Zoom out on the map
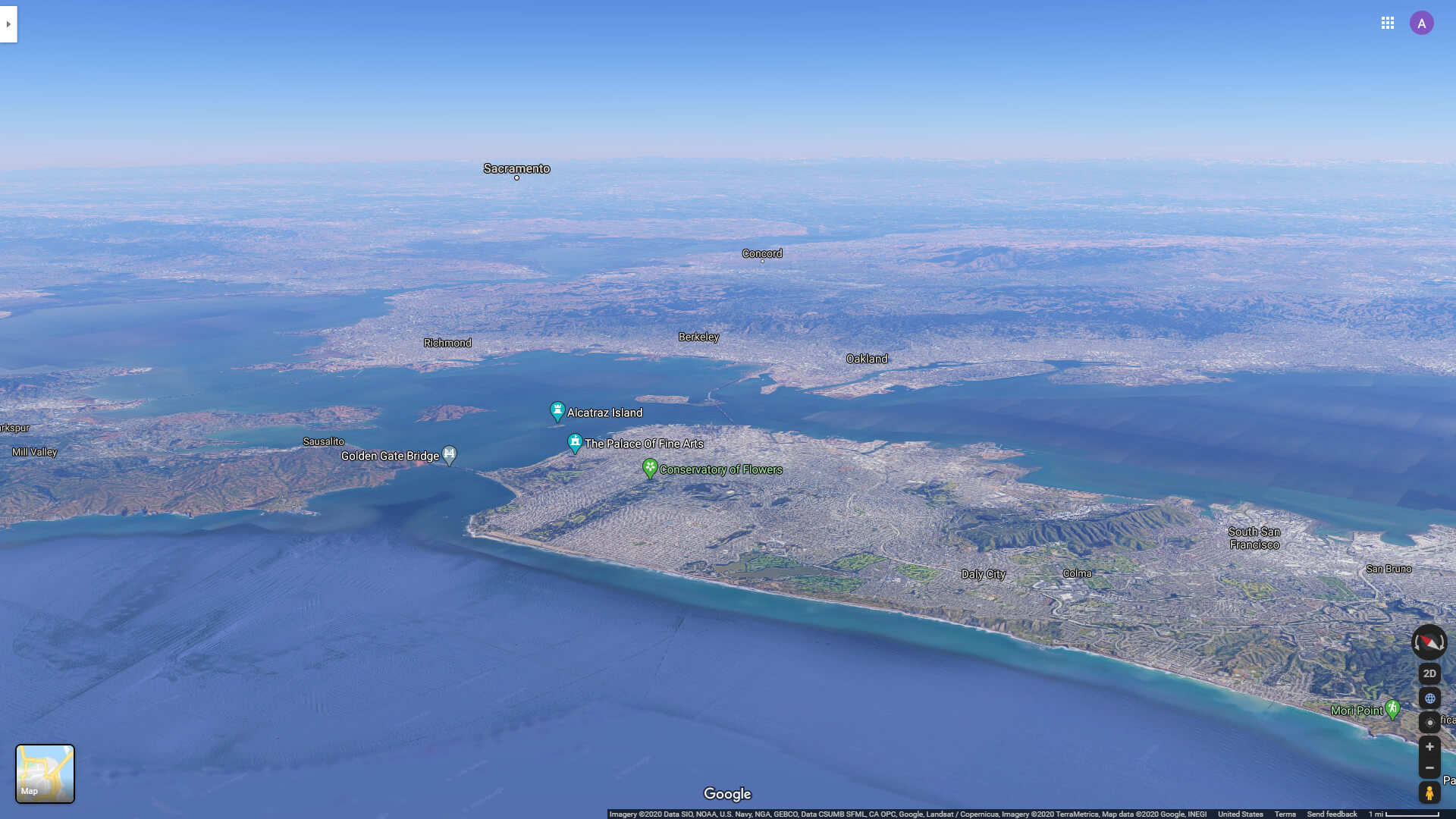Viewport: 1456px width, 819px height. pos(1429,767)
